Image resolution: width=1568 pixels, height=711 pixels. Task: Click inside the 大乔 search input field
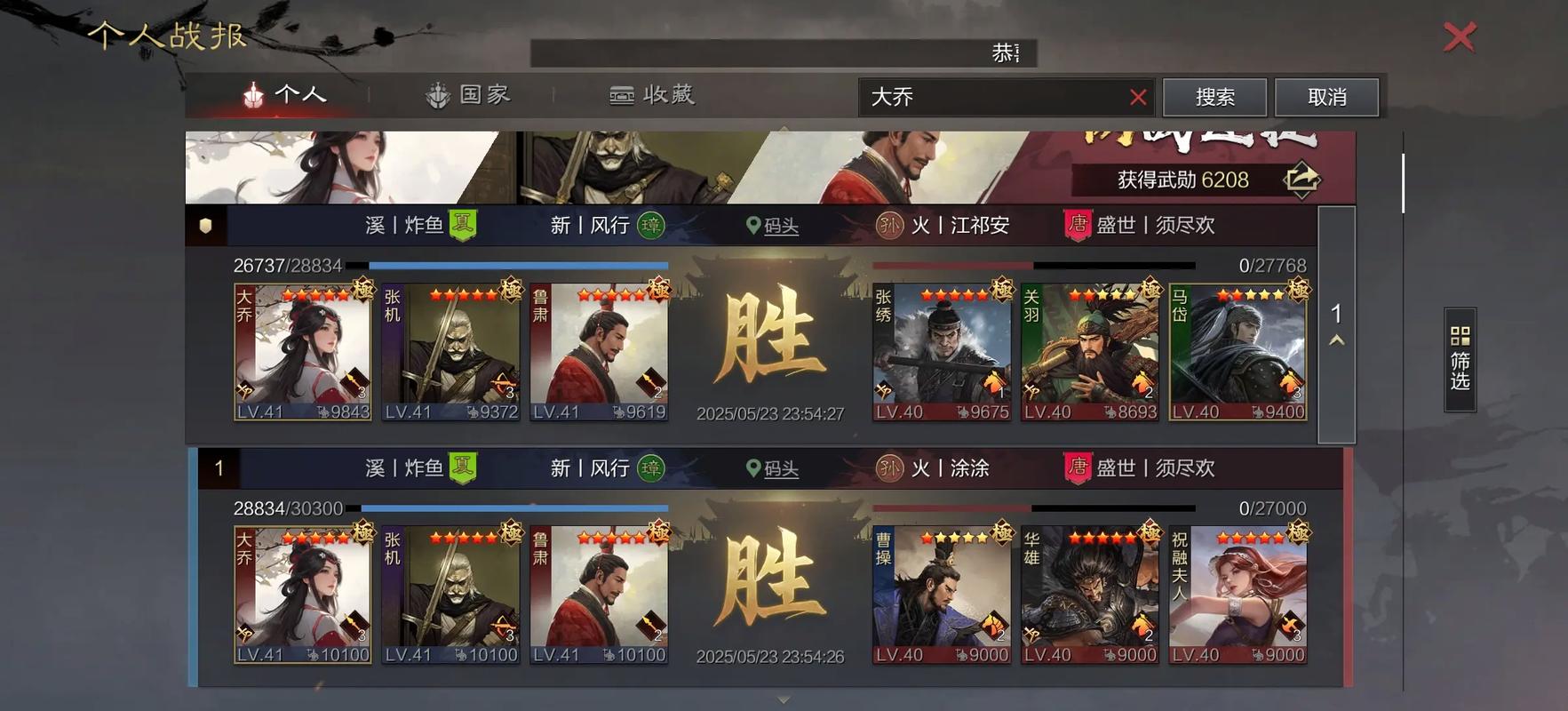pos(977,98)
